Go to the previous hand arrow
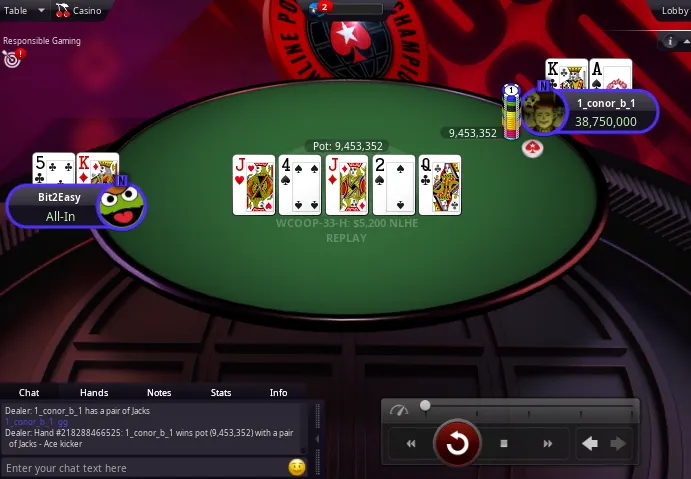This screenshot has height=479, width=691. [x=591, y=443]
